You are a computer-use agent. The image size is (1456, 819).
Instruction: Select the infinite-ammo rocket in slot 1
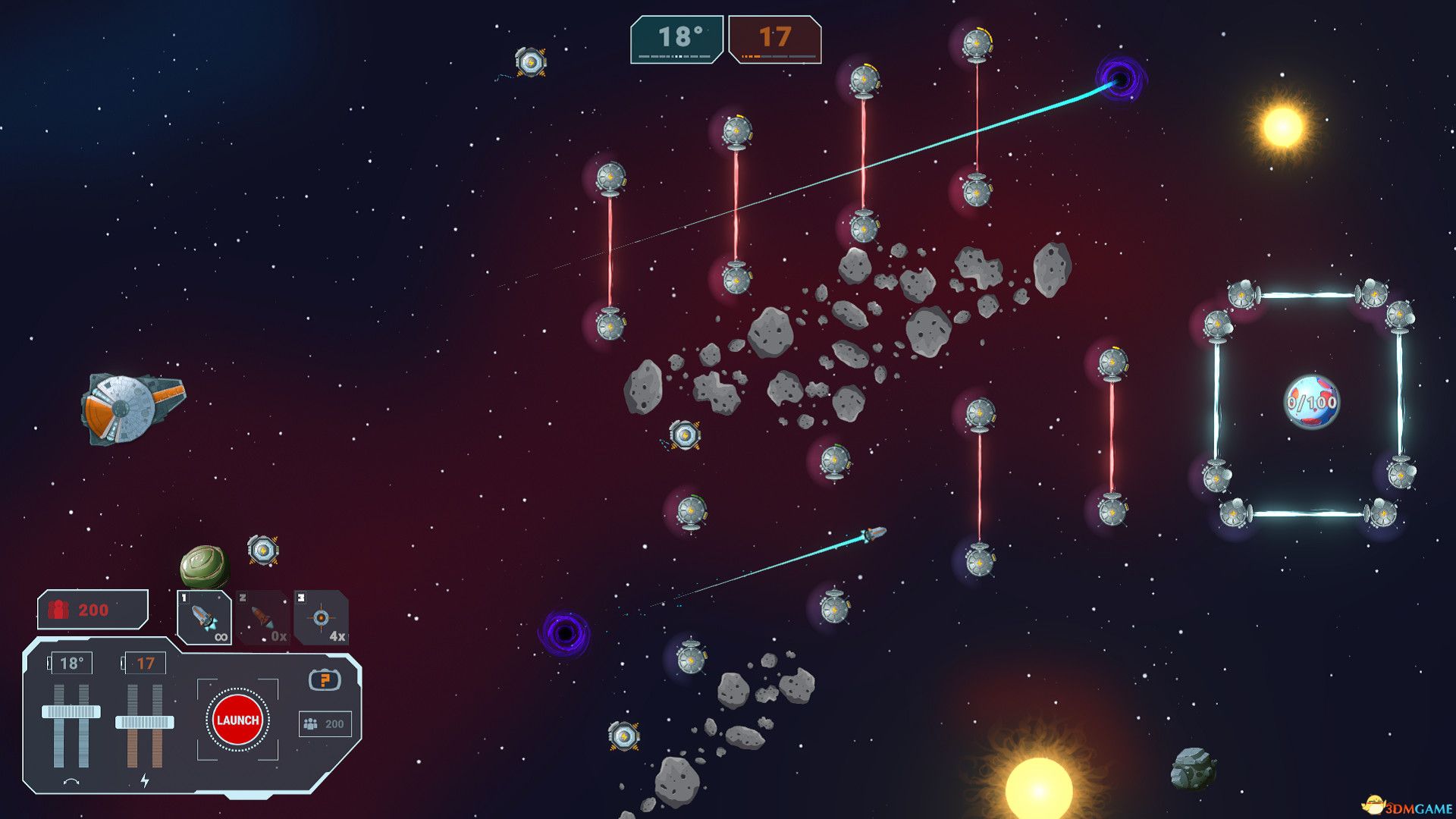tap(204, 618)
